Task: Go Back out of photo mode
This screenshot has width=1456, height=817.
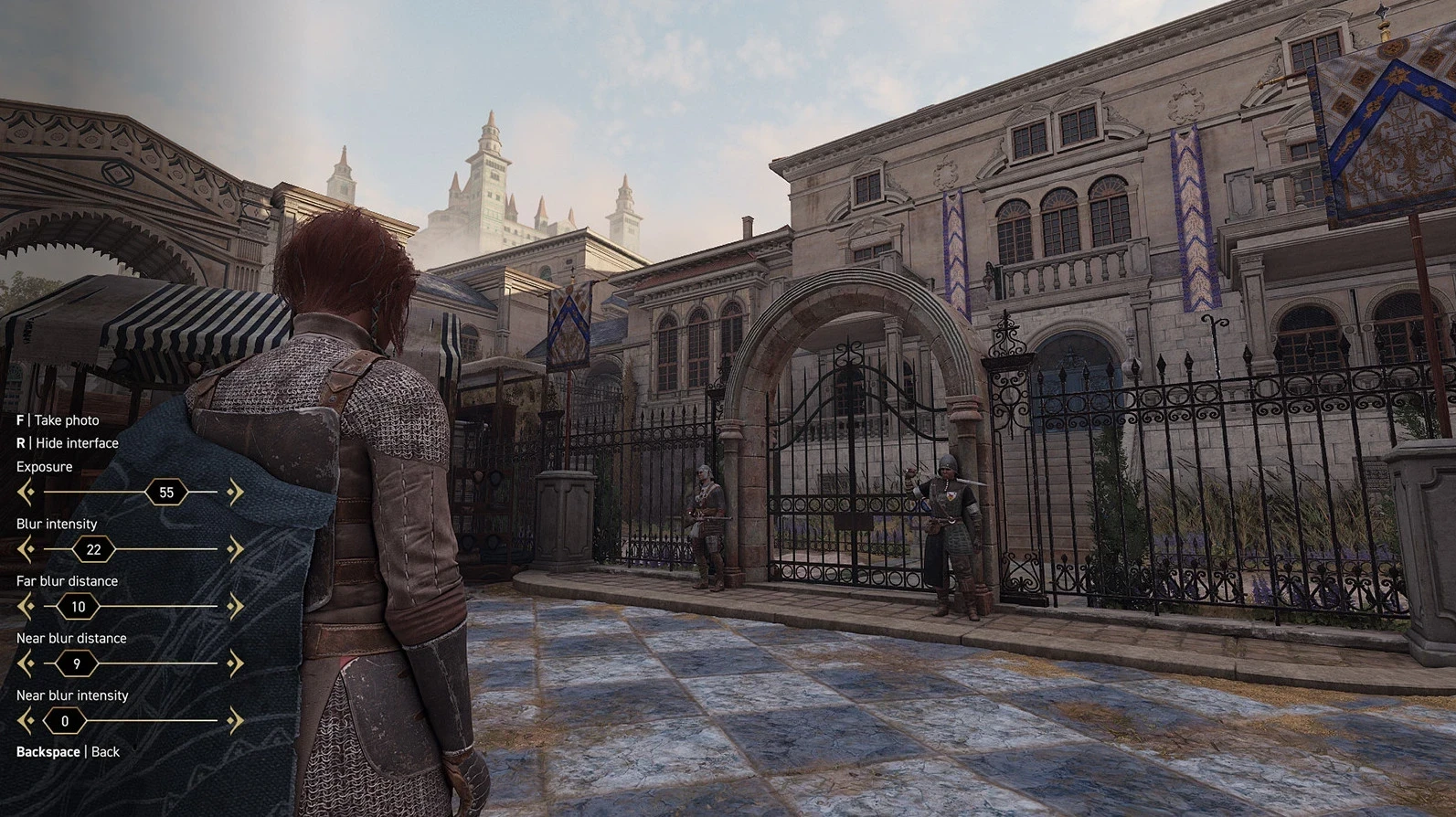Action: (x=68, y=752)
